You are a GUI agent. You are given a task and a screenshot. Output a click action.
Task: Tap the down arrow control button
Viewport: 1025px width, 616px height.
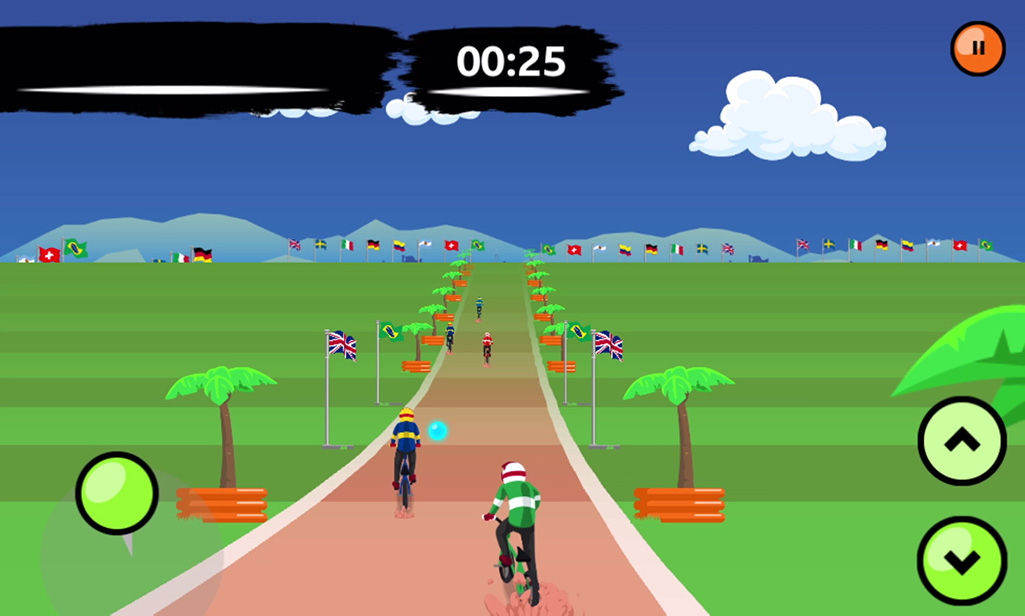click(961, 560)
